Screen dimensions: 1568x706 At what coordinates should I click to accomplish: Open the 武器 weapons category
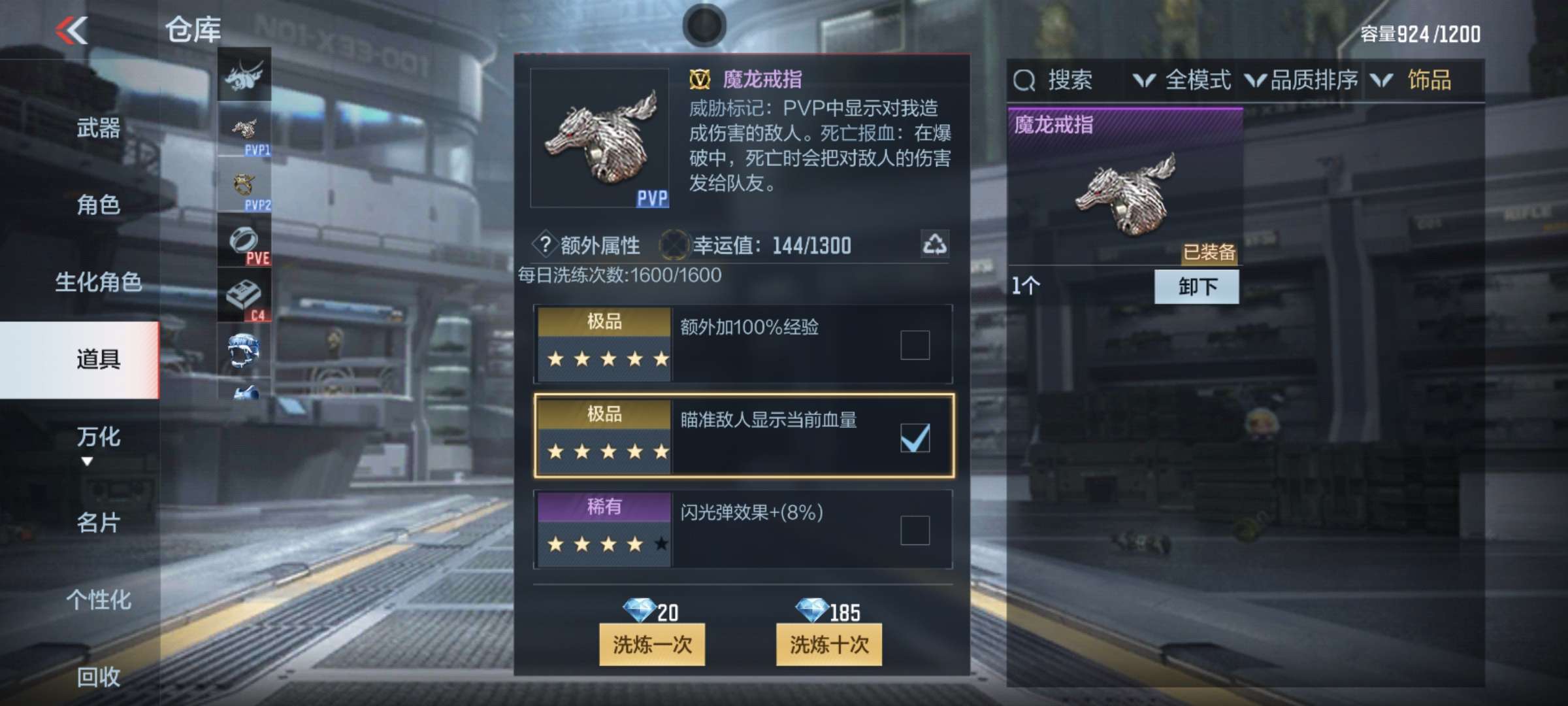coord(98,128)
